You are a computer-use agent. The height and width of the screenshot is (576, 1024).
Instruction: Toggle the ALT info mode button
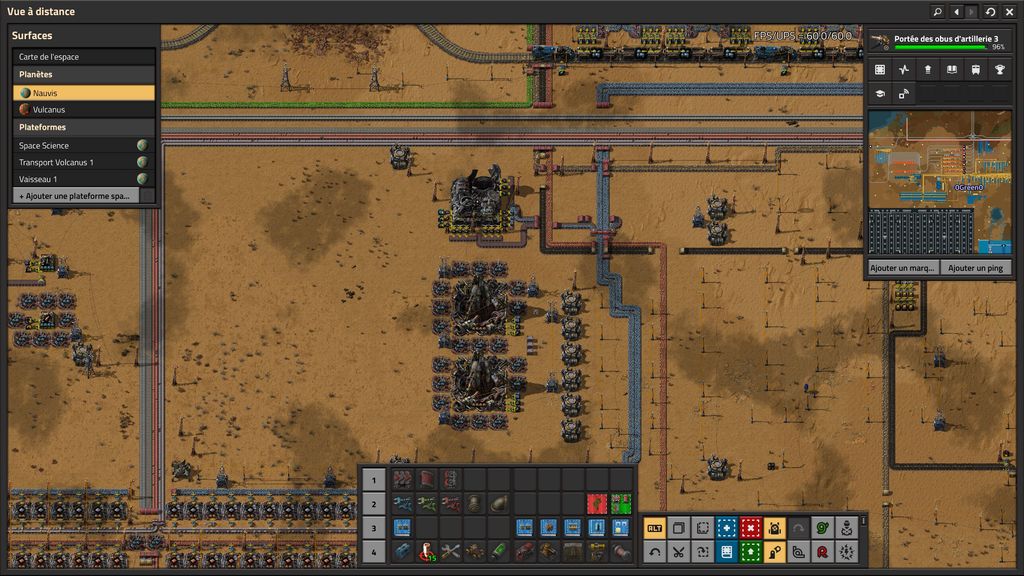[x=654, y=528]
